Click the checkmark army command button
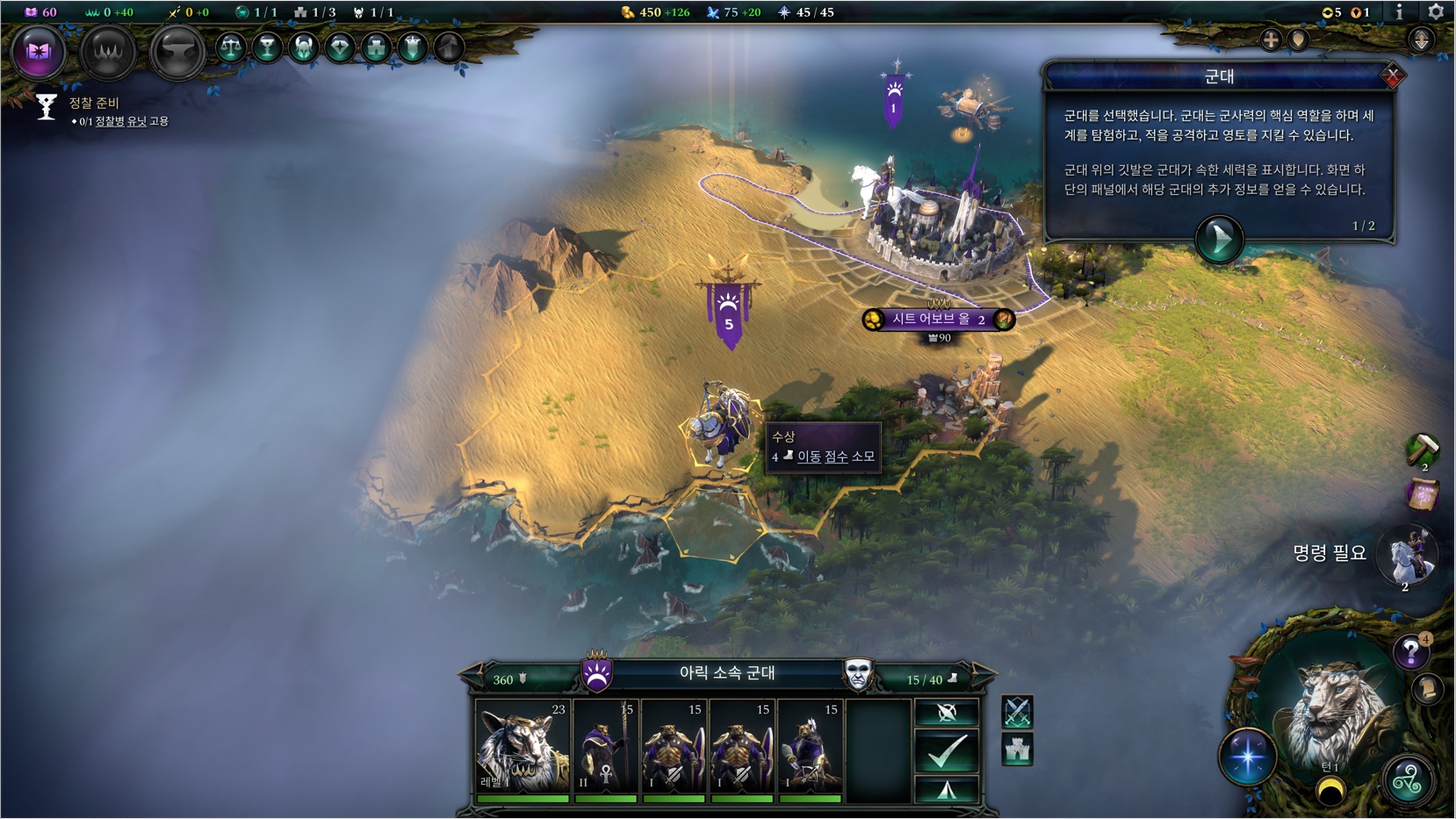The image size is (1456, 819). click(946, 751)
